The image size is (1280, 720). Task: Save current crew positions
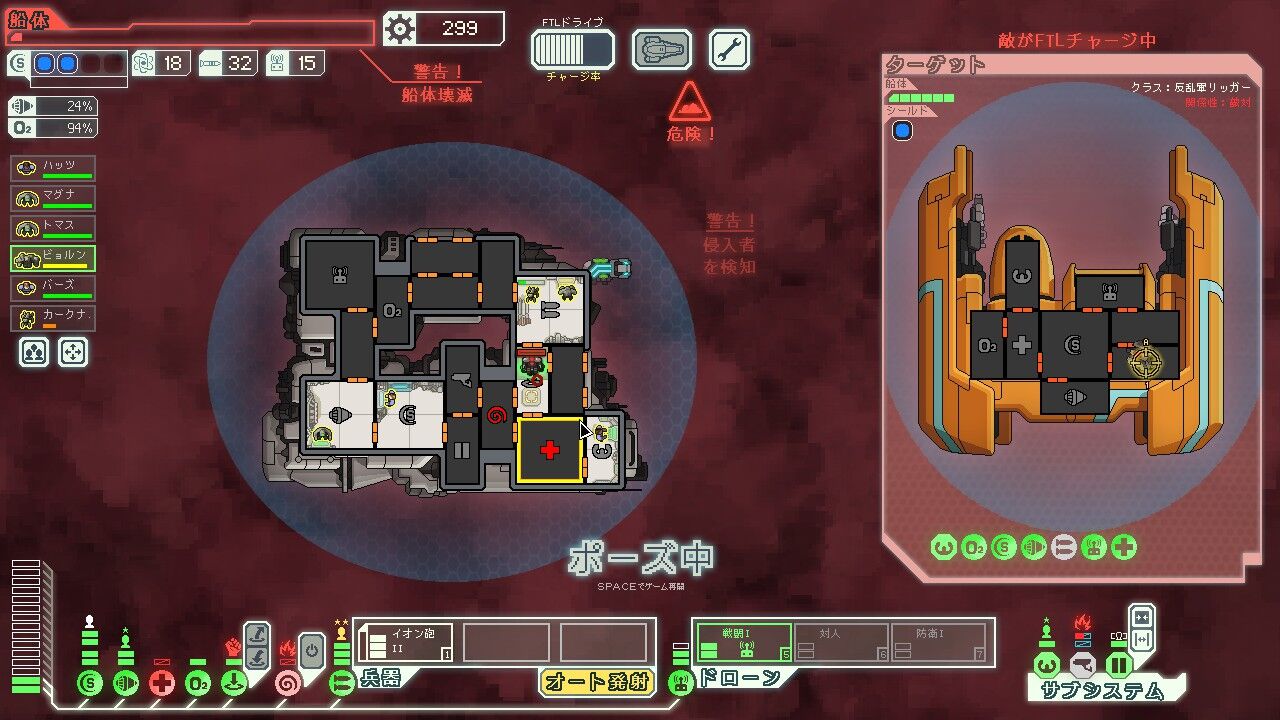32,351
